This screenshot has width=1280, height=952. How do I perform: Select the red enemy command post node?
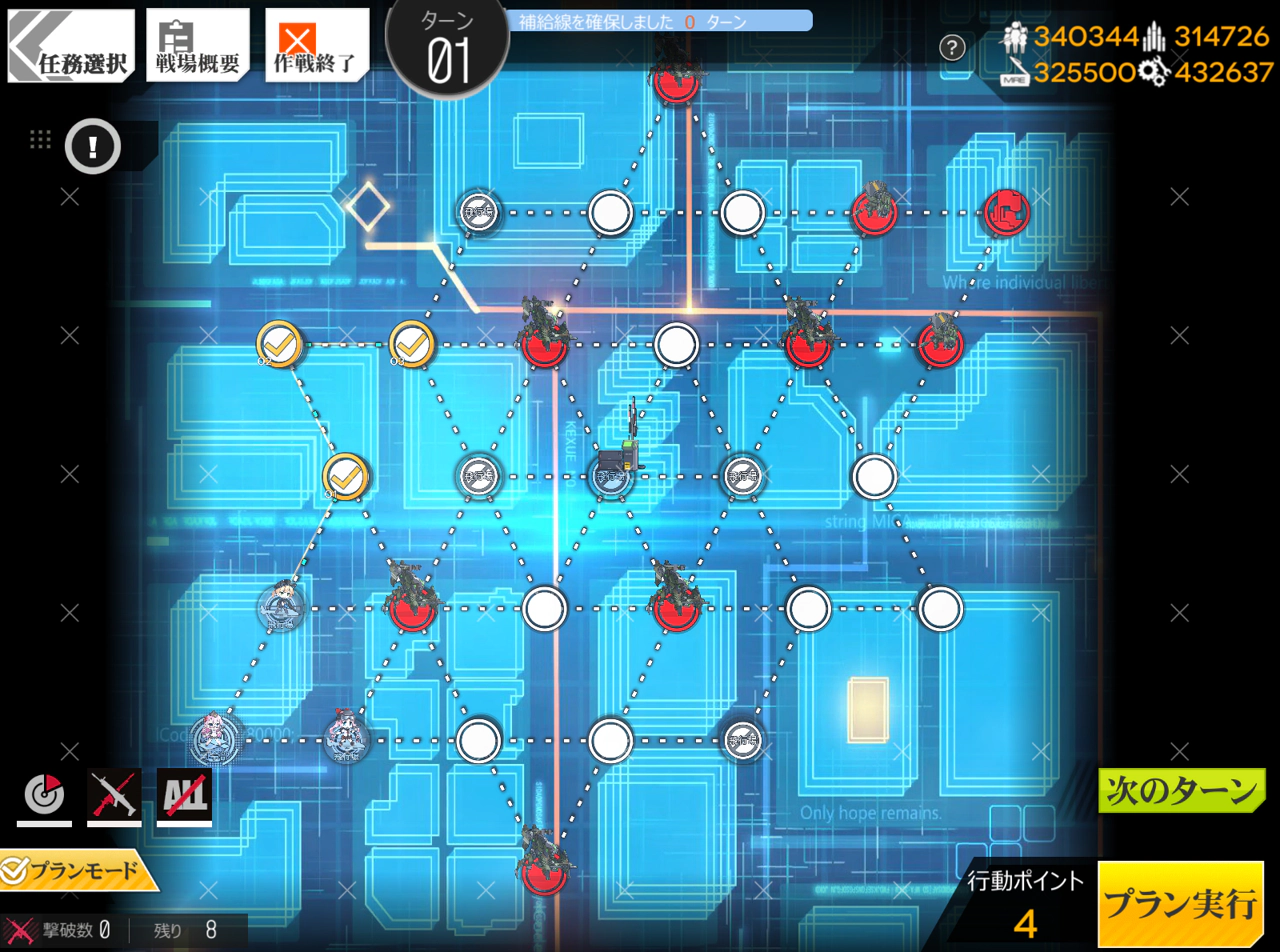point(1006,212)
